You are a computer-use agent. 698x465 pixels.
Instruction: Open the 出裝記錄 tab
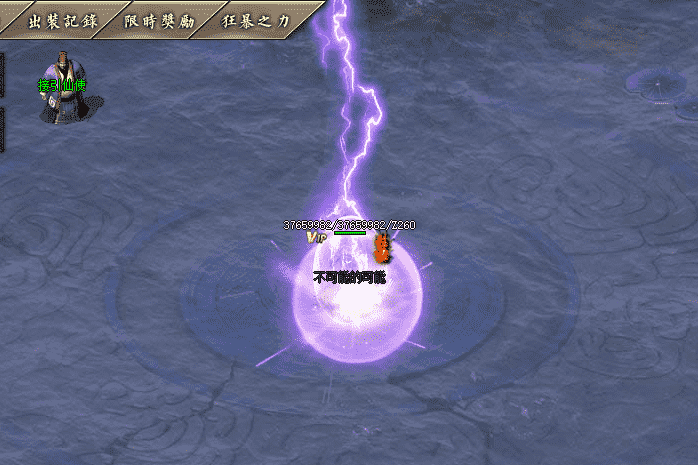(56, 21)
